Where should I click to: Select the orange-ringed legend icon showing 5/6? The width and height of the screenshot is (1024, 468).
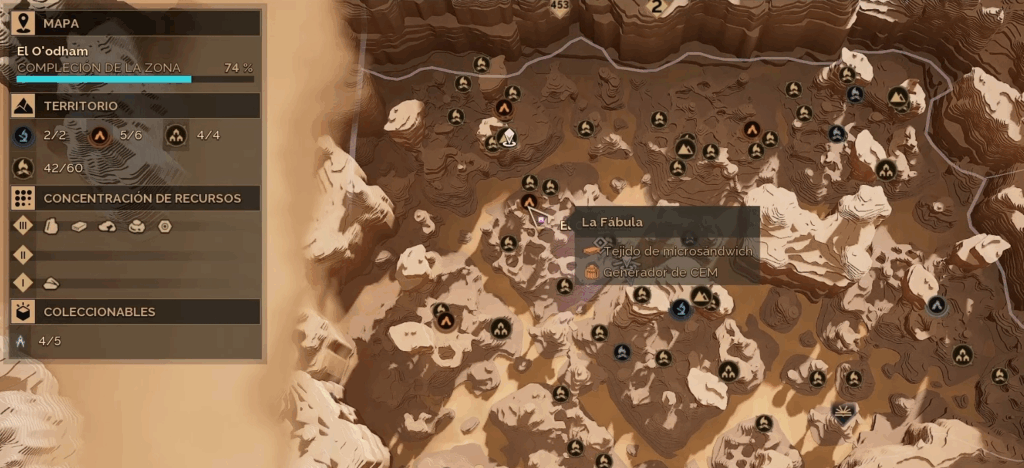[x=100, y=135]
